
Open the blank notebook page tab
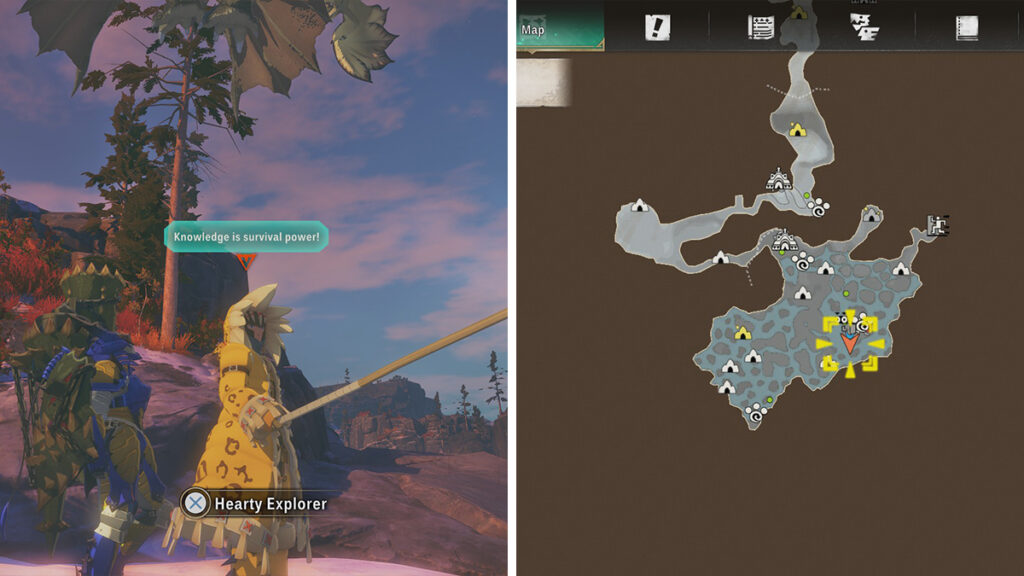tap(966, 28)
